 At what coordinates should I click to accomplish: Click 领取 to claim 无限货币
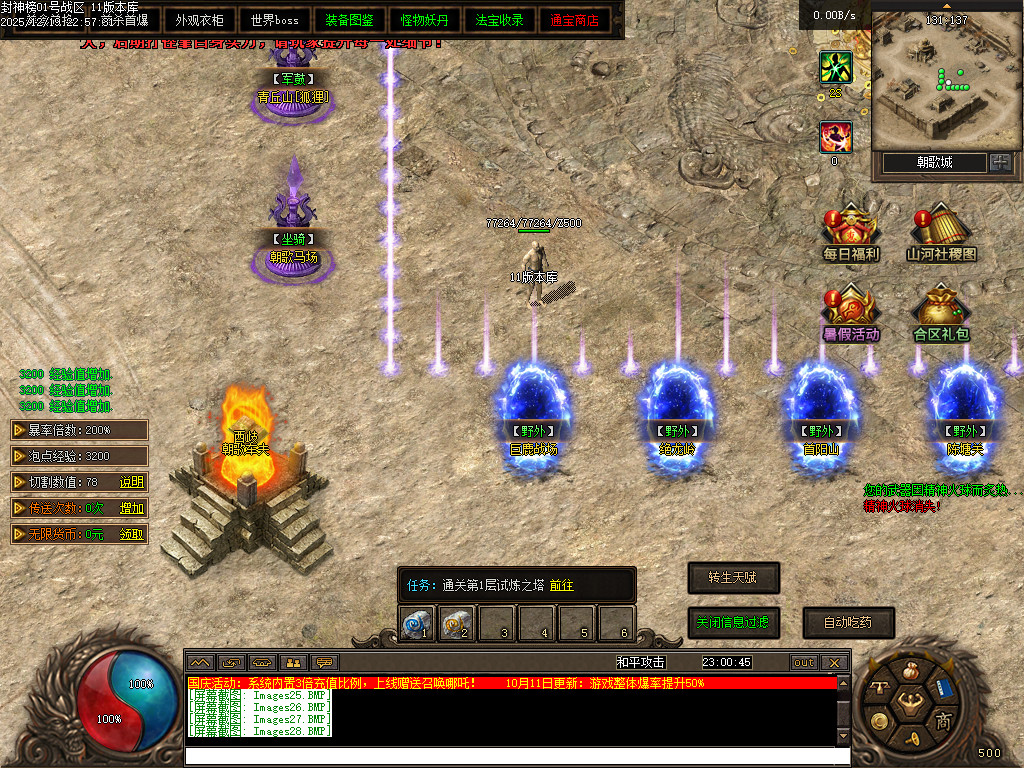[x=132, y=534]
